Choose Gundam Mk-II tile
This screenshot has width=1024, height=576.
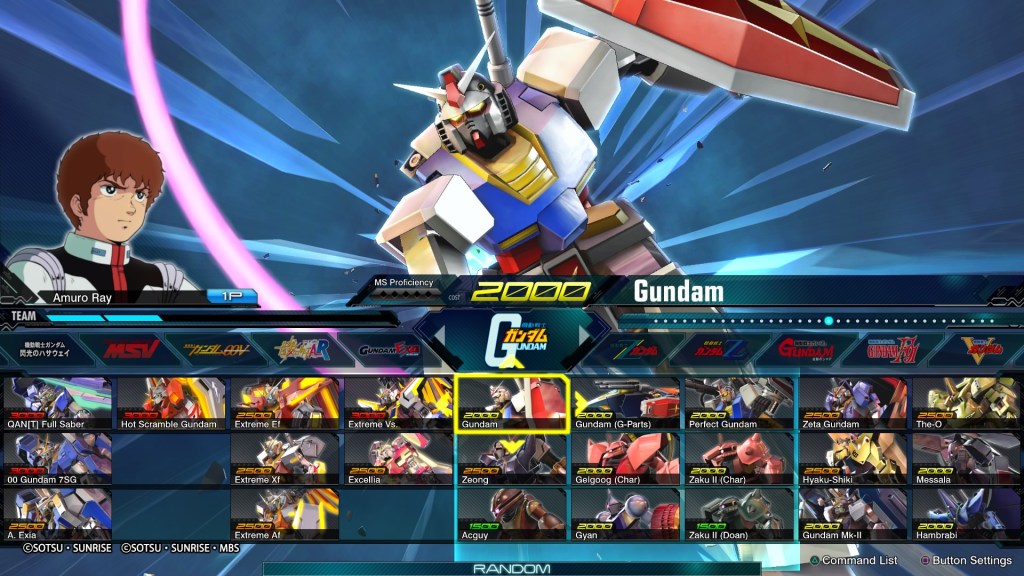[853, 514]
